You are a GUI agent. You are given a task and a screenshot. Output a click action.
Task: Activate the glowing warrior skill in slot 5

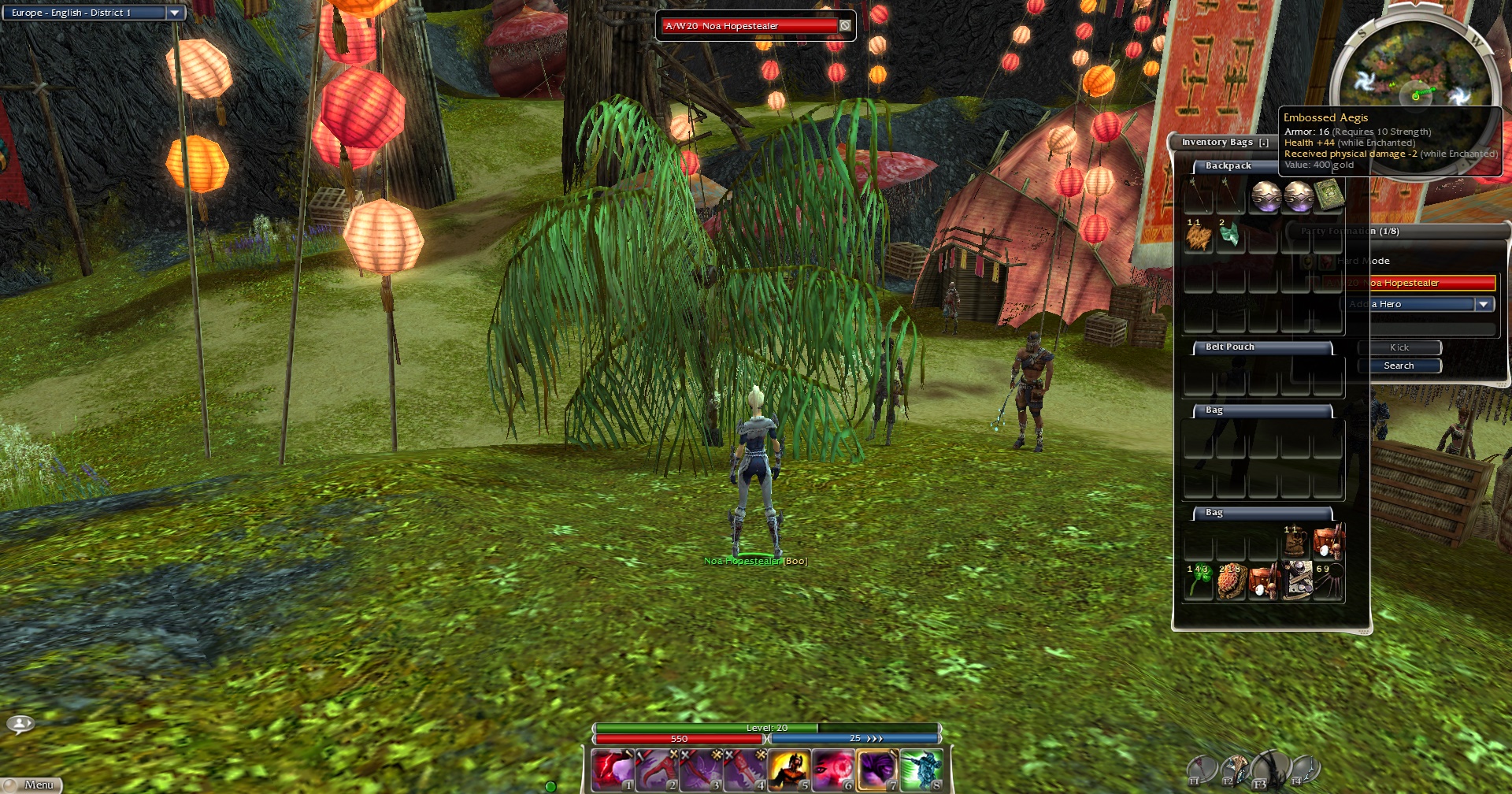click(789, 770)
